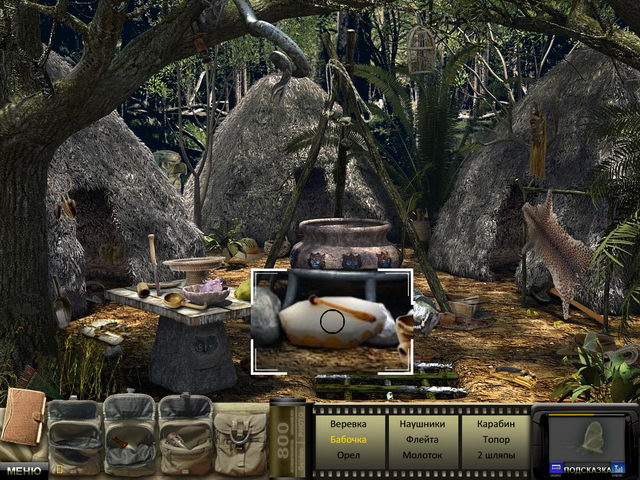Select the highlighted Бабочка list entry

pos(348,439)
